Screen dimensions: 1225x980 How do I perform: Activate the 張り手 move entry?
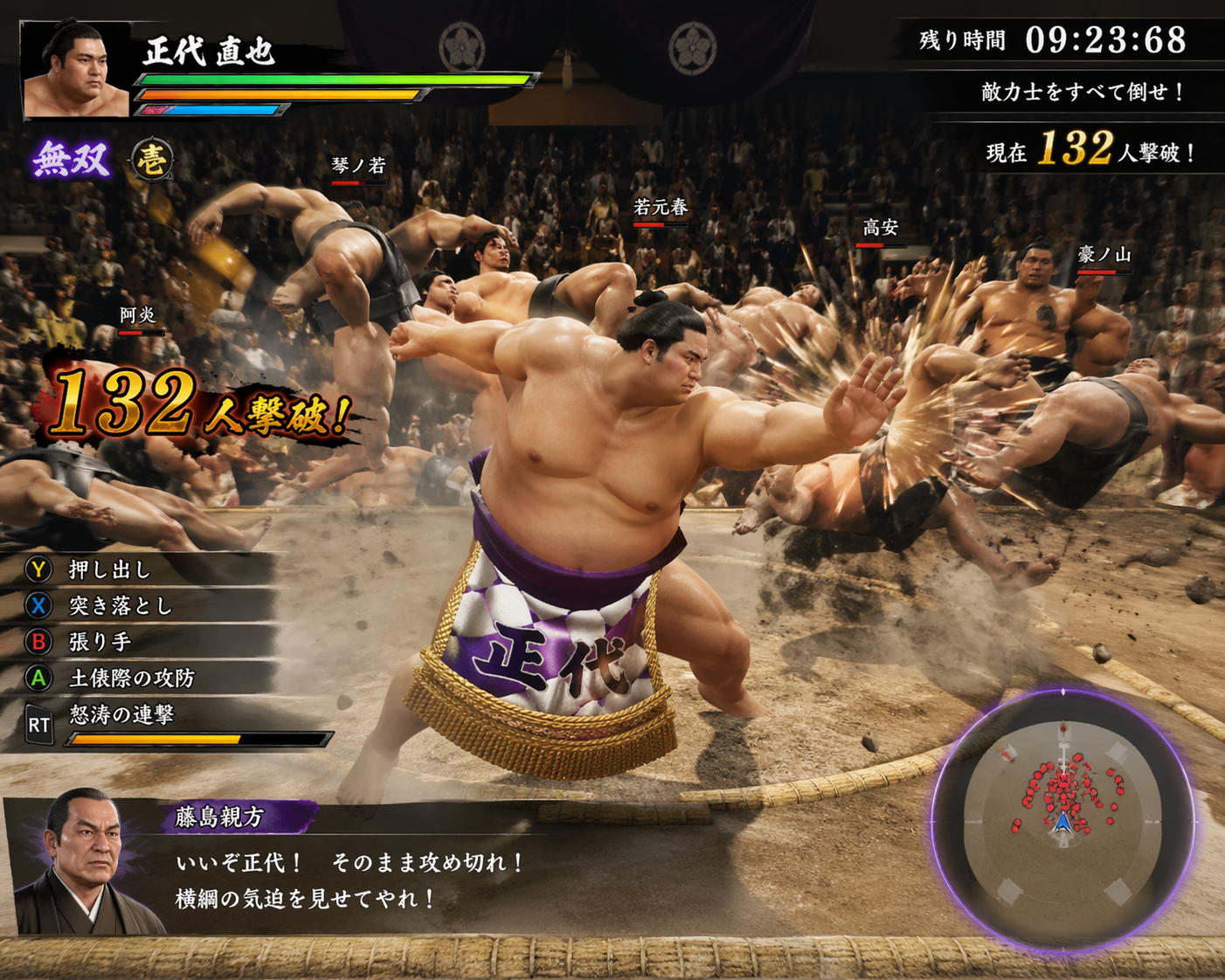click(99, 642)
